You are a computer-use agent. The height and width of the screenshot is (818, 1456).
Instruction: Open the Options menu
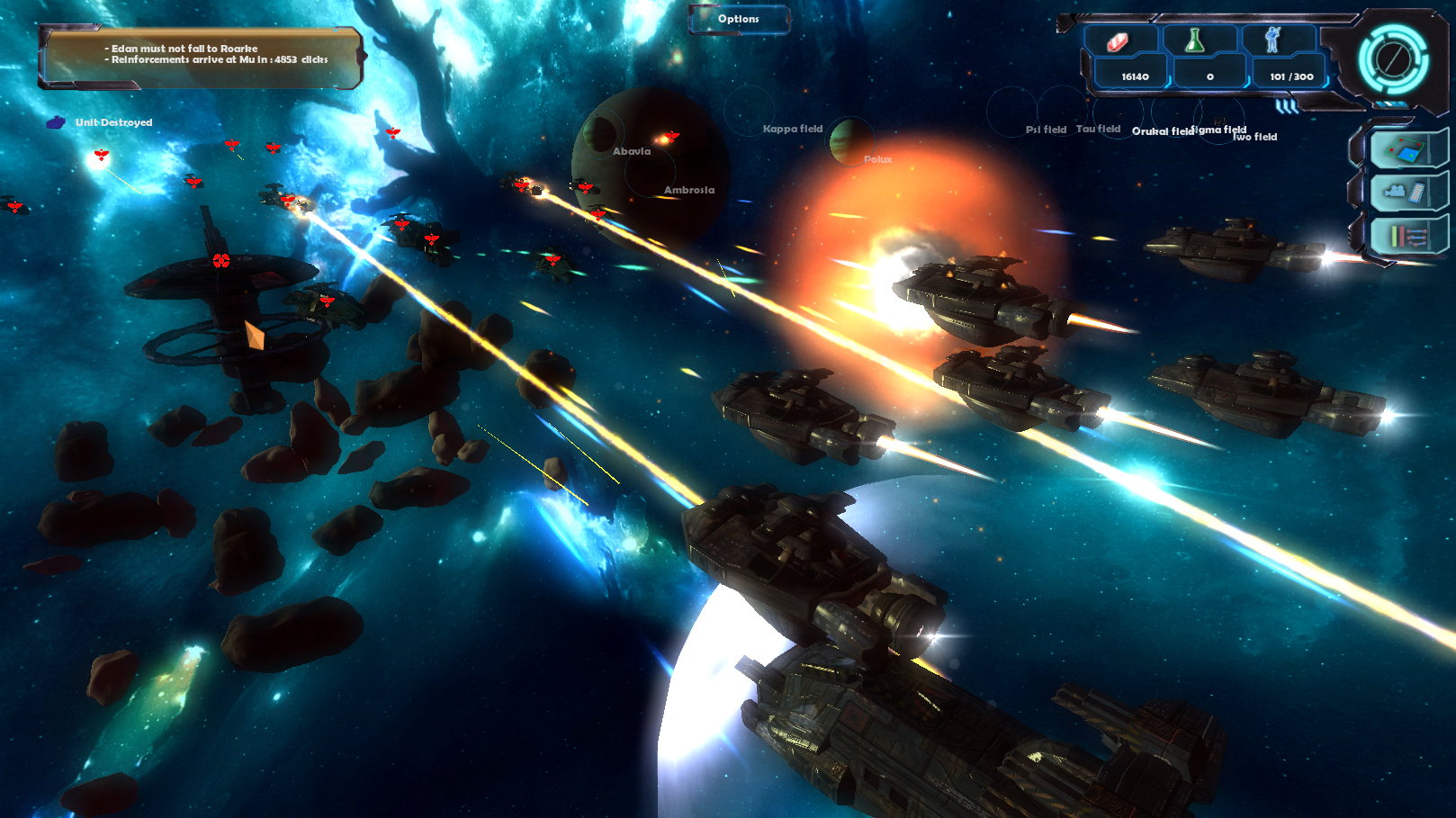click(739, 19)
